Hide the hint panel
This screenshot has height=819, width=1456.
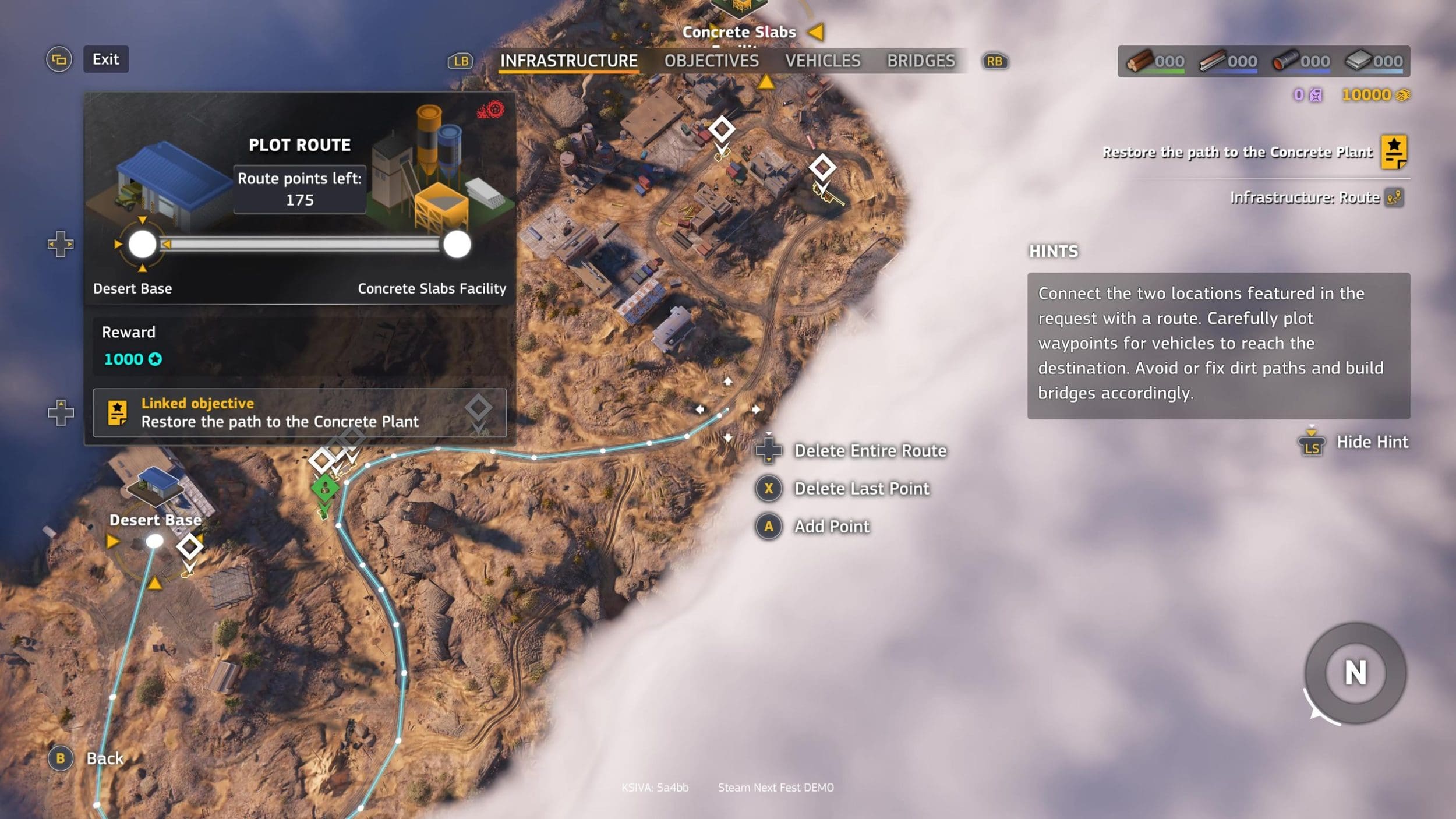point(1372,442)
